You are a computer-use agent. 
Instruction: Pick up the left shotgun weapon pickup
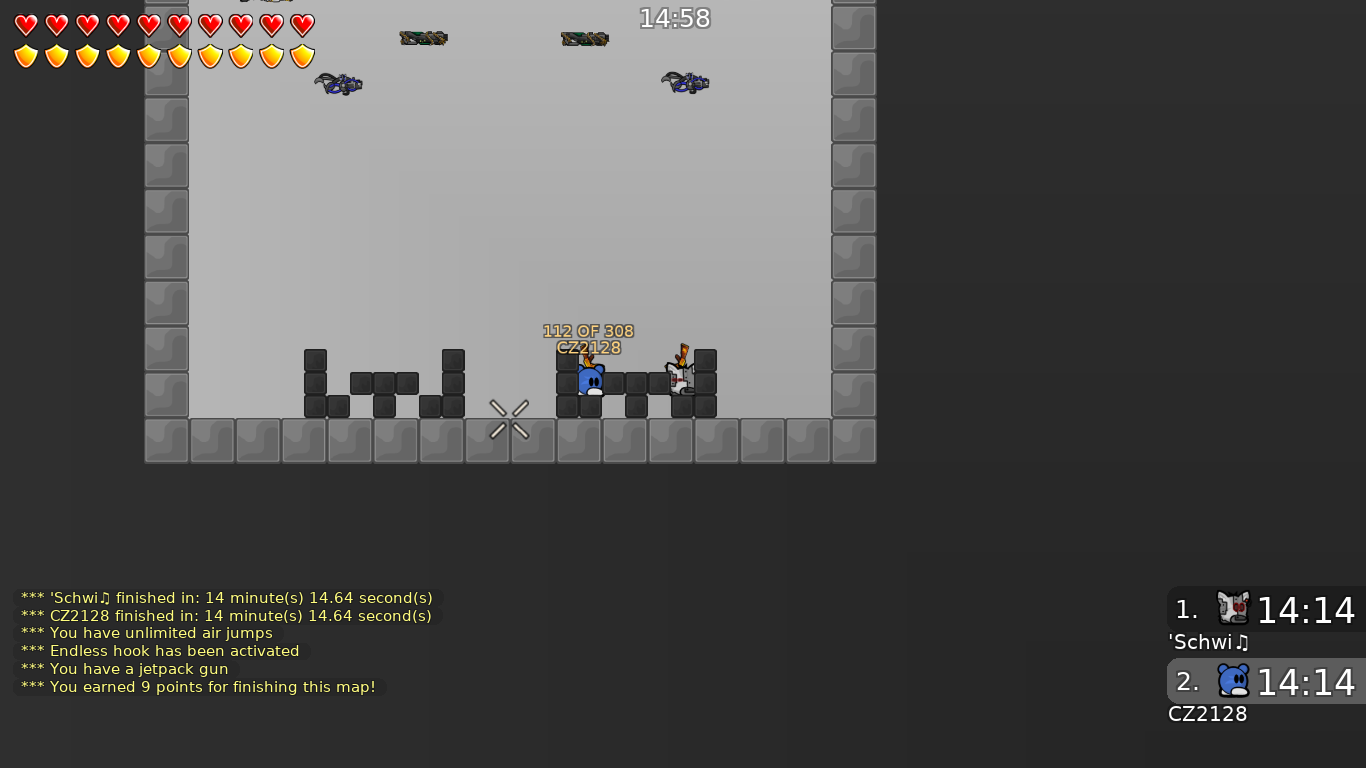click(423, 38)
